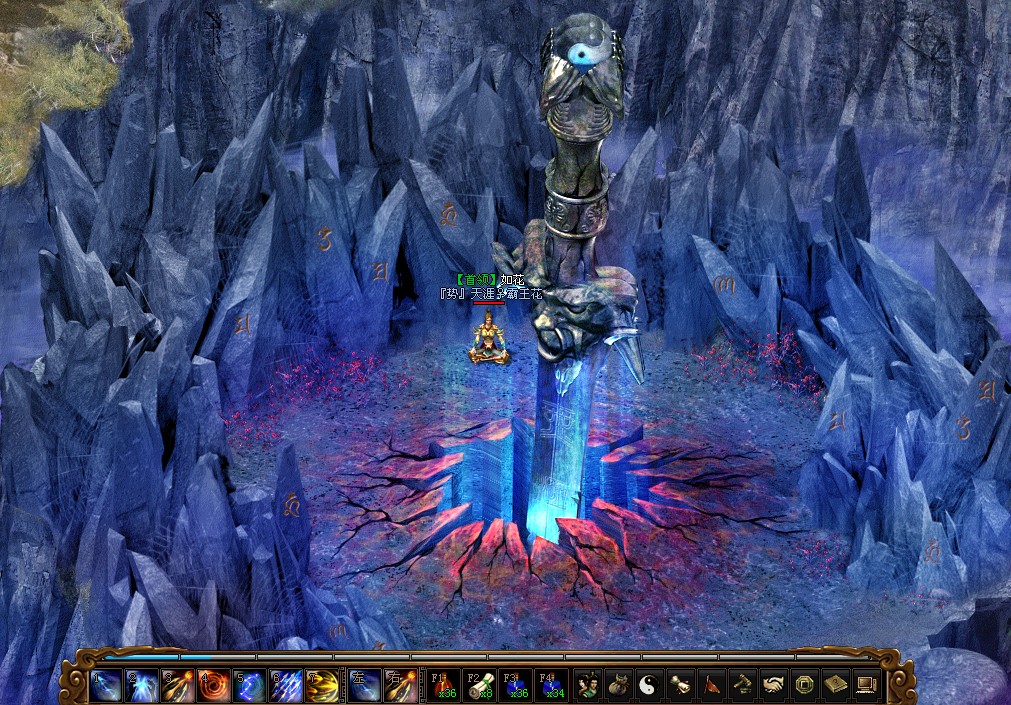Open the yin-yang skills panel
This screenshot has height=705, width=1011.
(650, 685)
